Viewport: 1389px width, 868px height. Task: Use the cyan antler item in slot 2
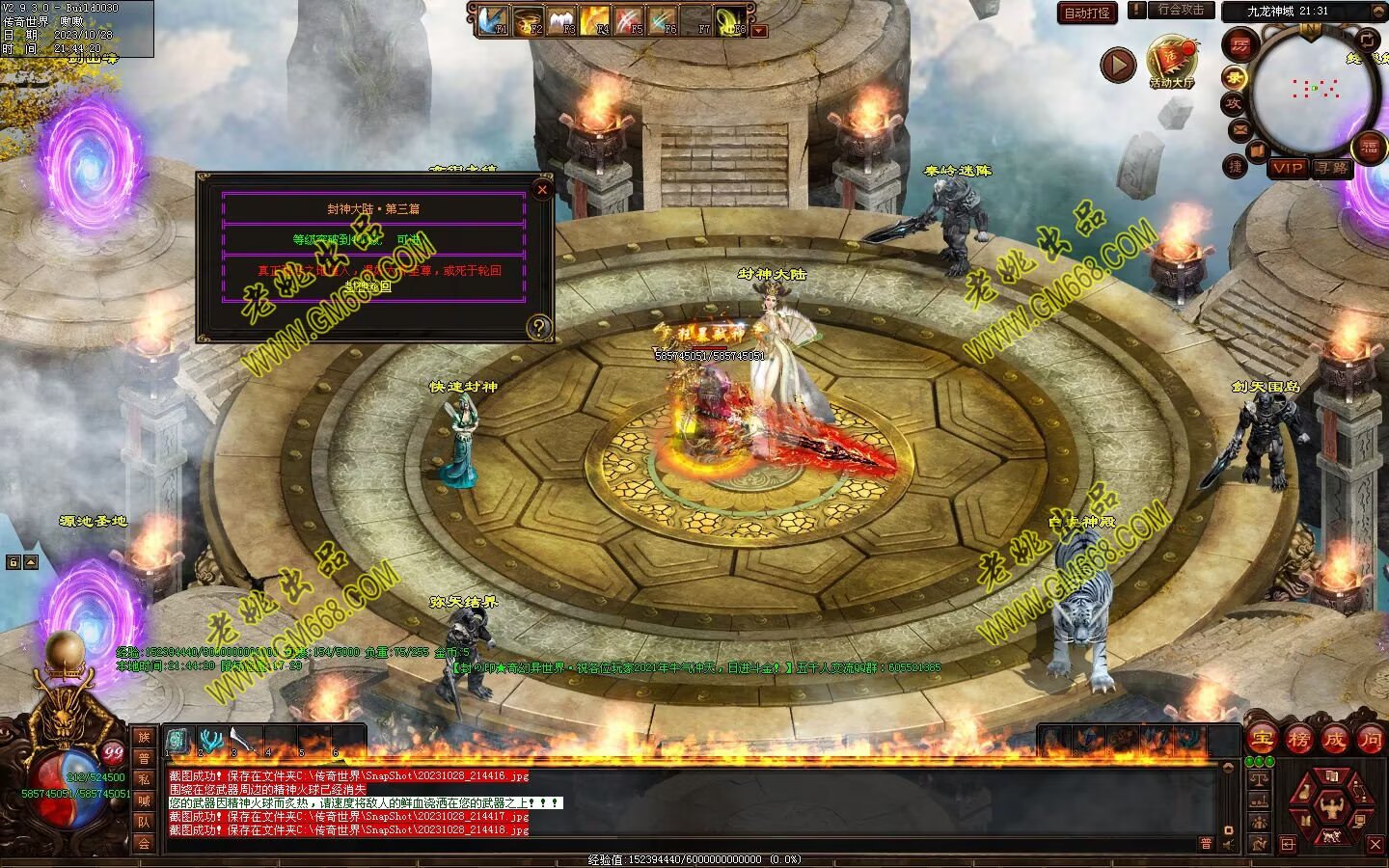tap(210, 741)
